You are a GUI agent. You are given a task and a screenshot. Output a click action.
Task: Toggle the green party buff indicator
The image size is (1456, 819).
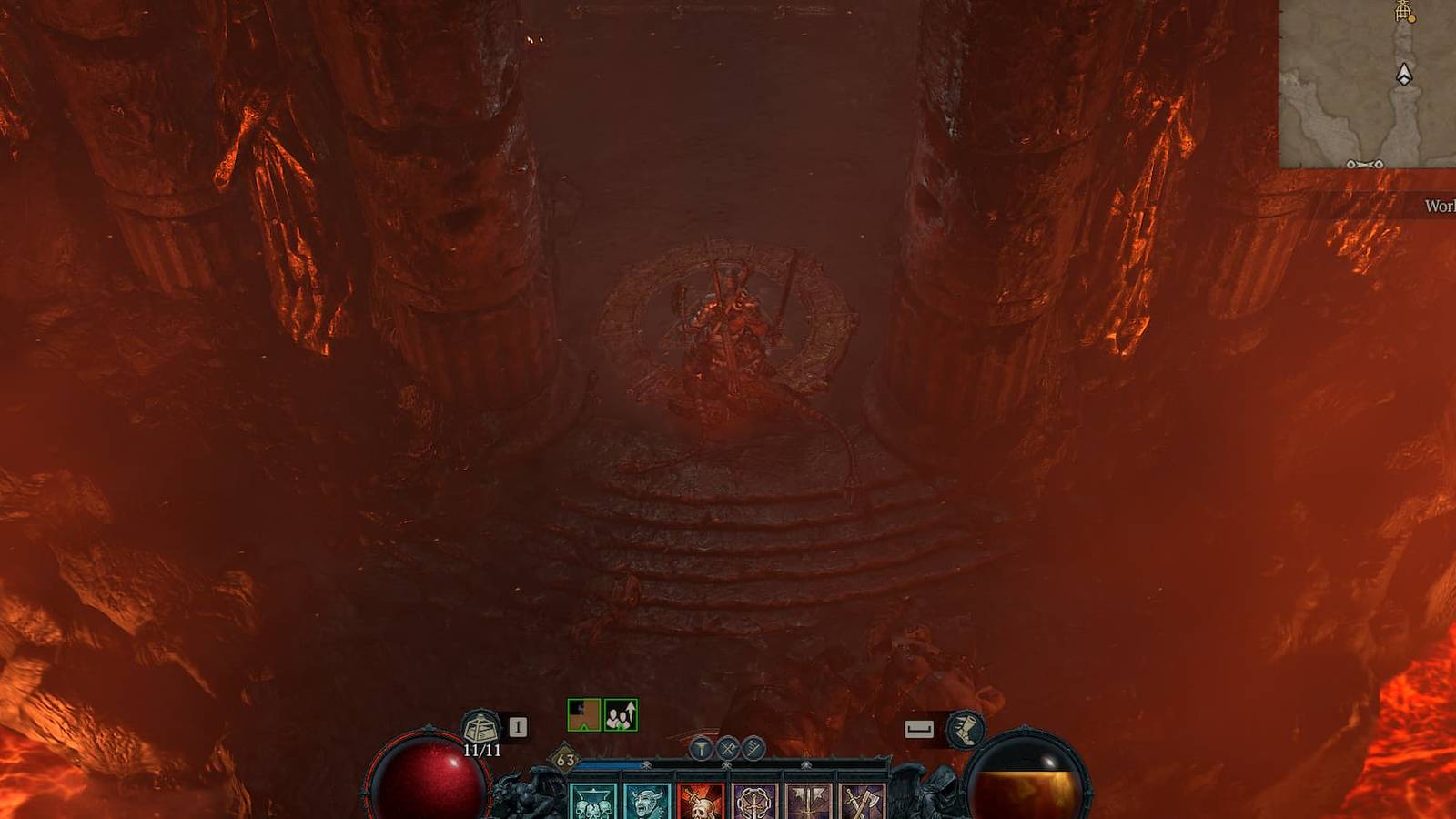621,714
